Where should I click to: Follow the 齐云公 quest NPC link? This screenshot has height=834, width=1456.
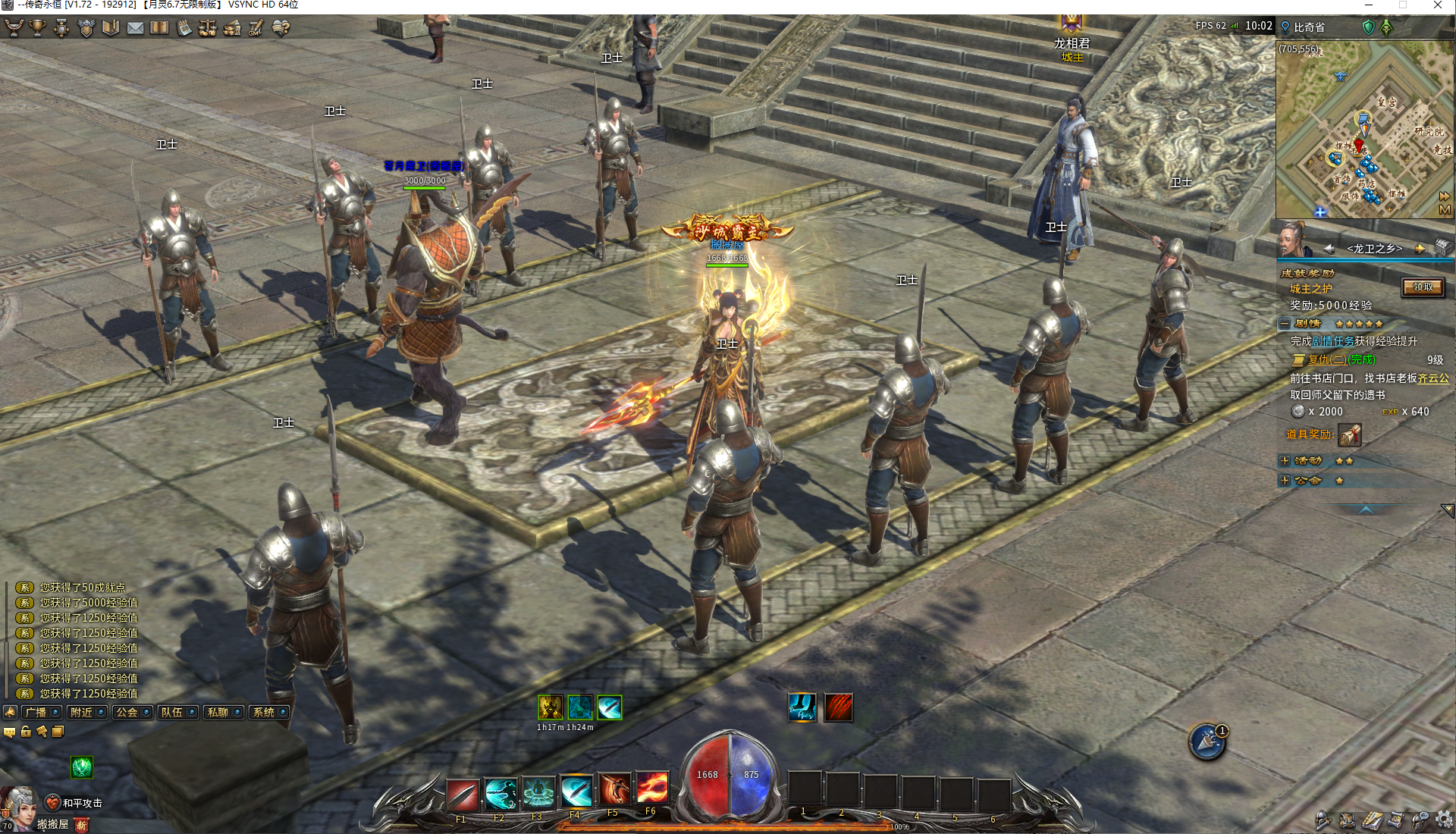coord(1433,378)
